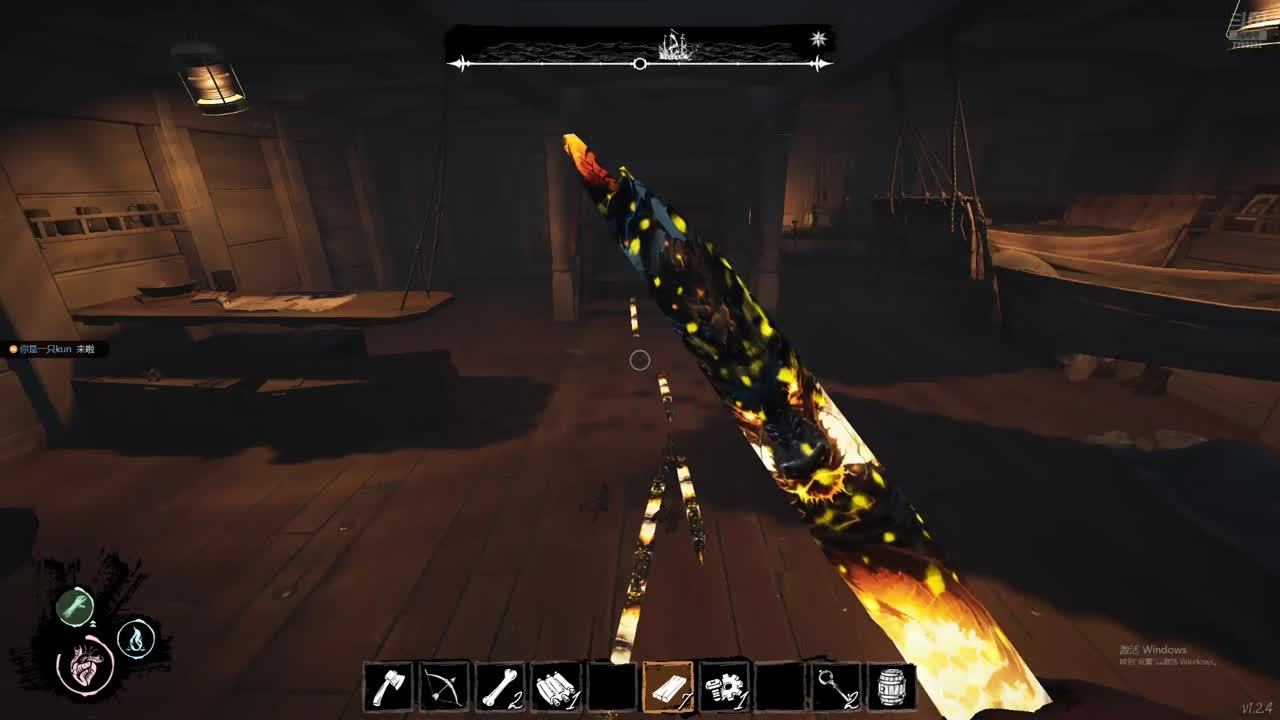
Task: Equip the bow from the hotbar
Action: coord(444,687)
